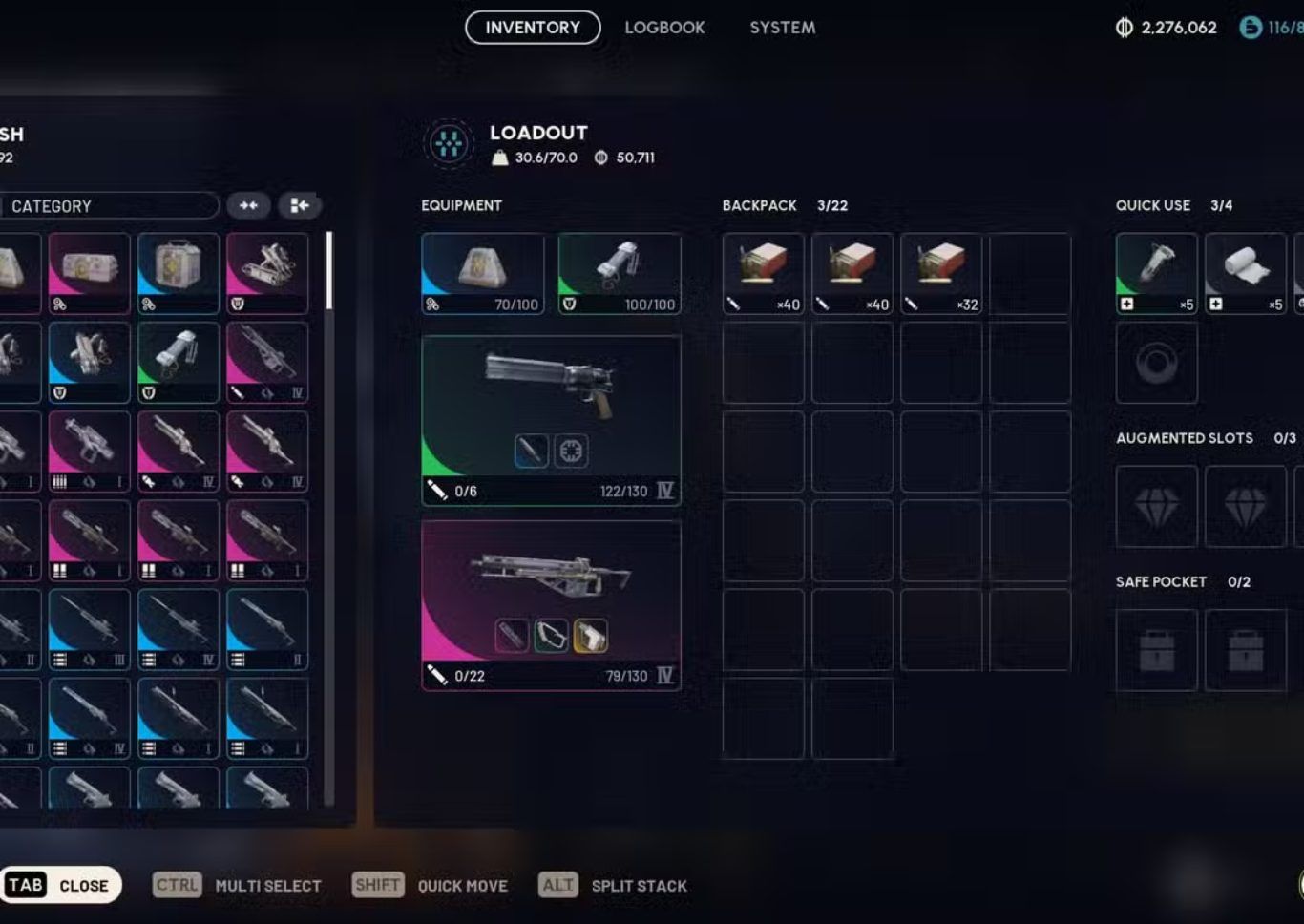Open the Category filter dropdown
The width and height of the screenshot is (1304, 924).
[110, 206]
